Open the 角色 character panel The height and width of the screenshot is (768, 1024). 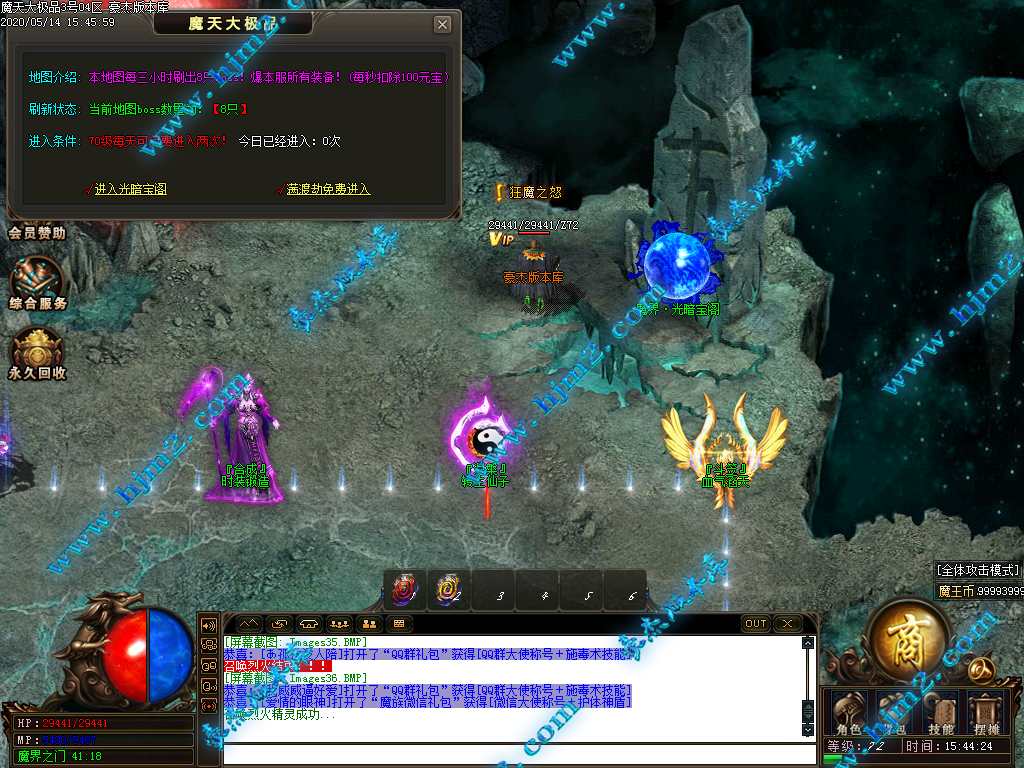point(848,712)
